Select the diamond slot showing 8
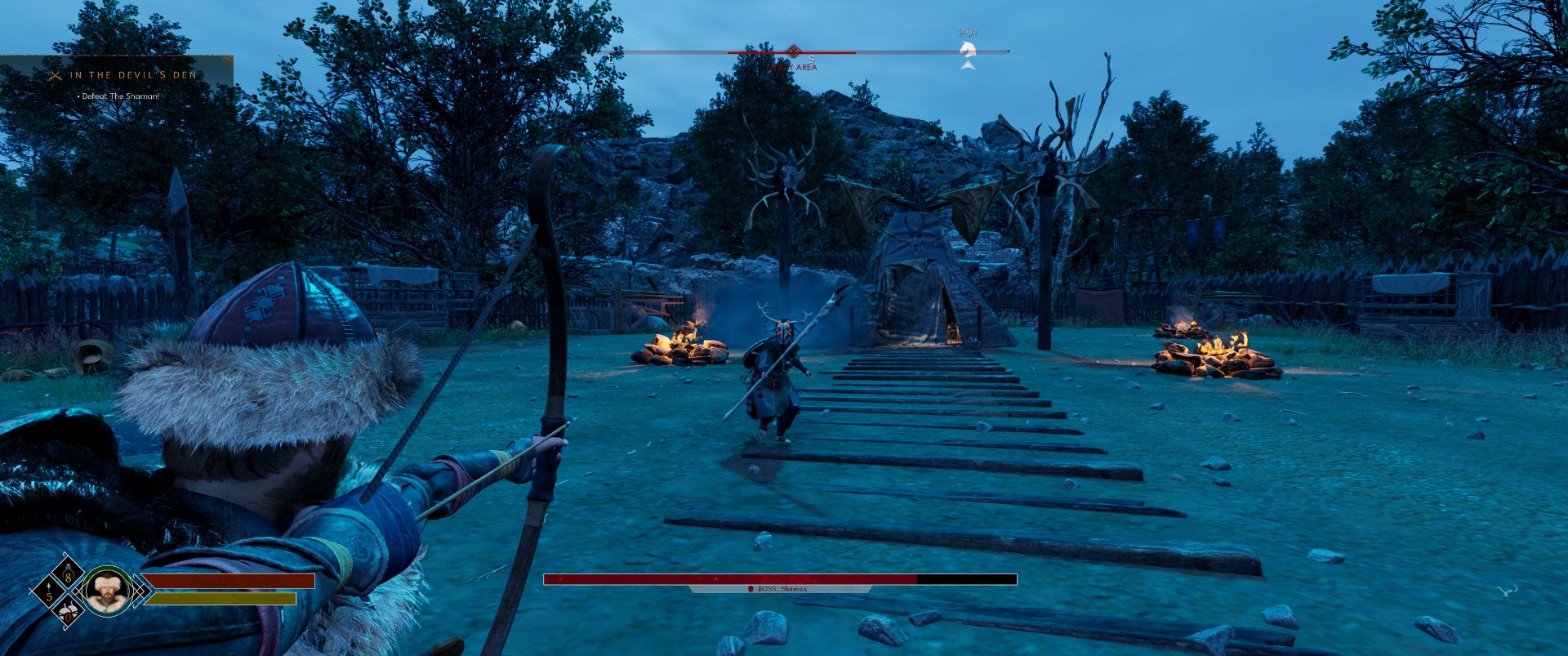Screen dimensions: 1568x656 pos(68,574)
